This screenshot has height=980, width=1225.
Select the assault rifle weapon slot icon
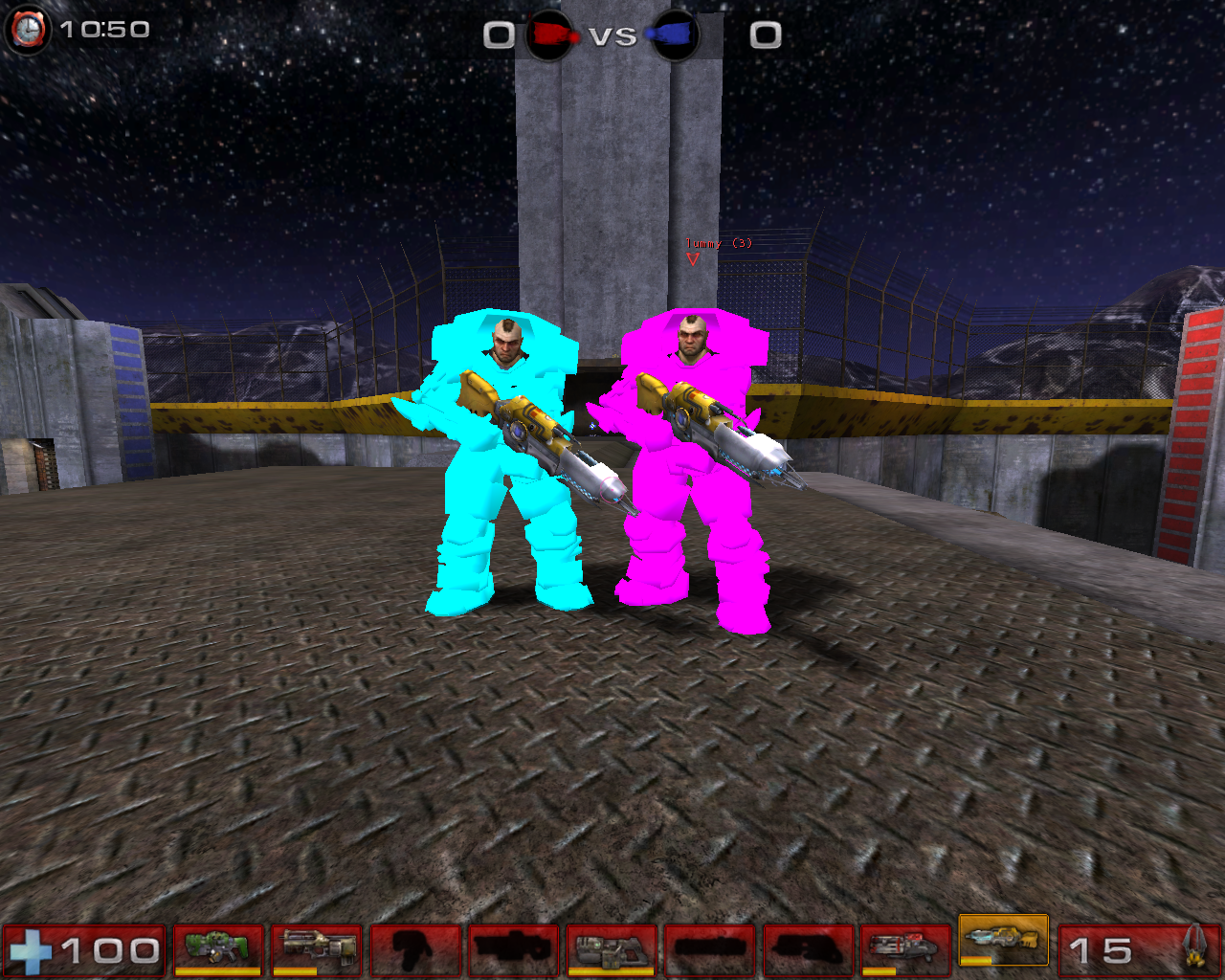tap(317, 942)
